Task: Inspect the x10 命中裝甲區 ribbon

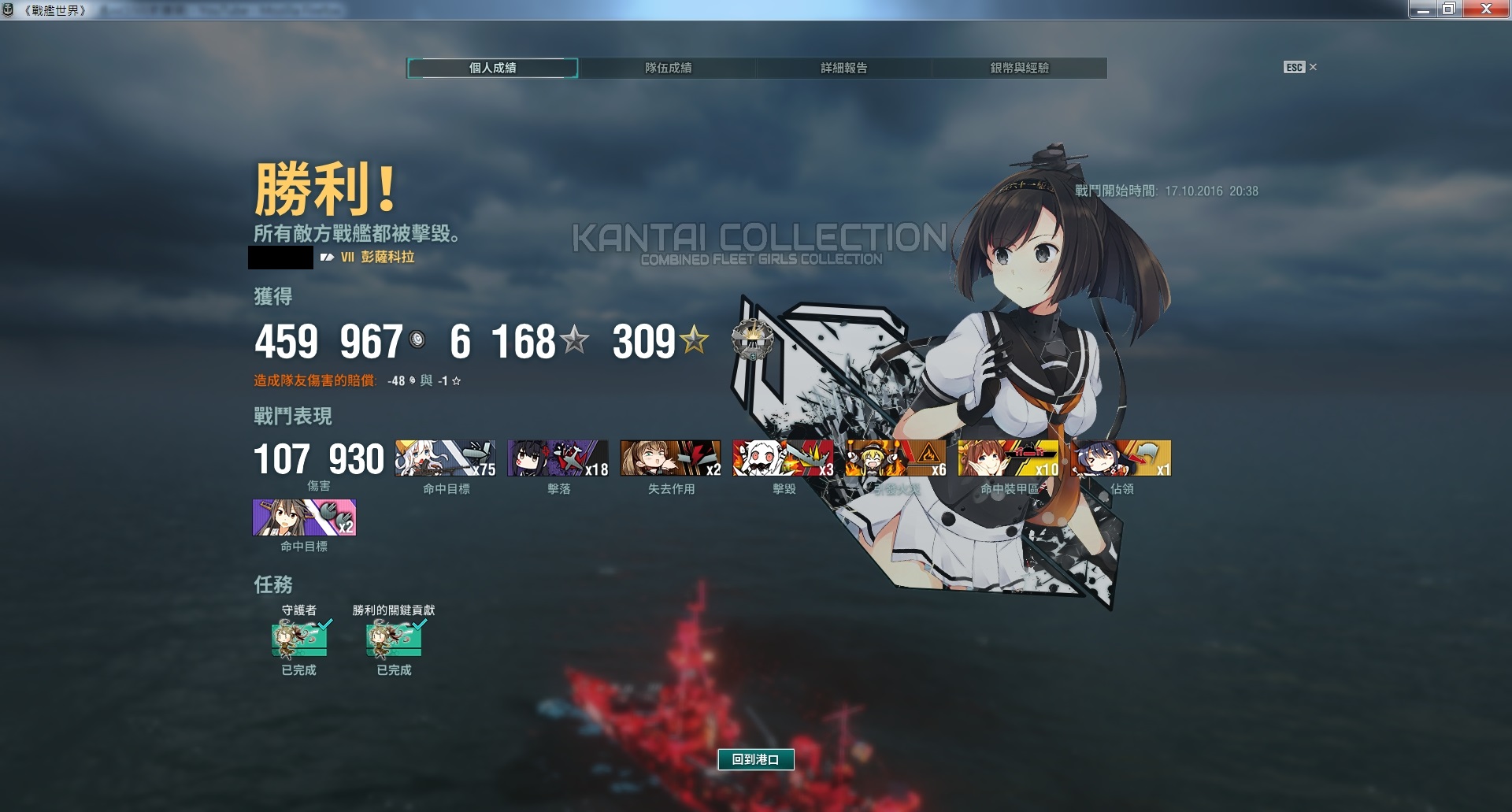Action: 1008,458
